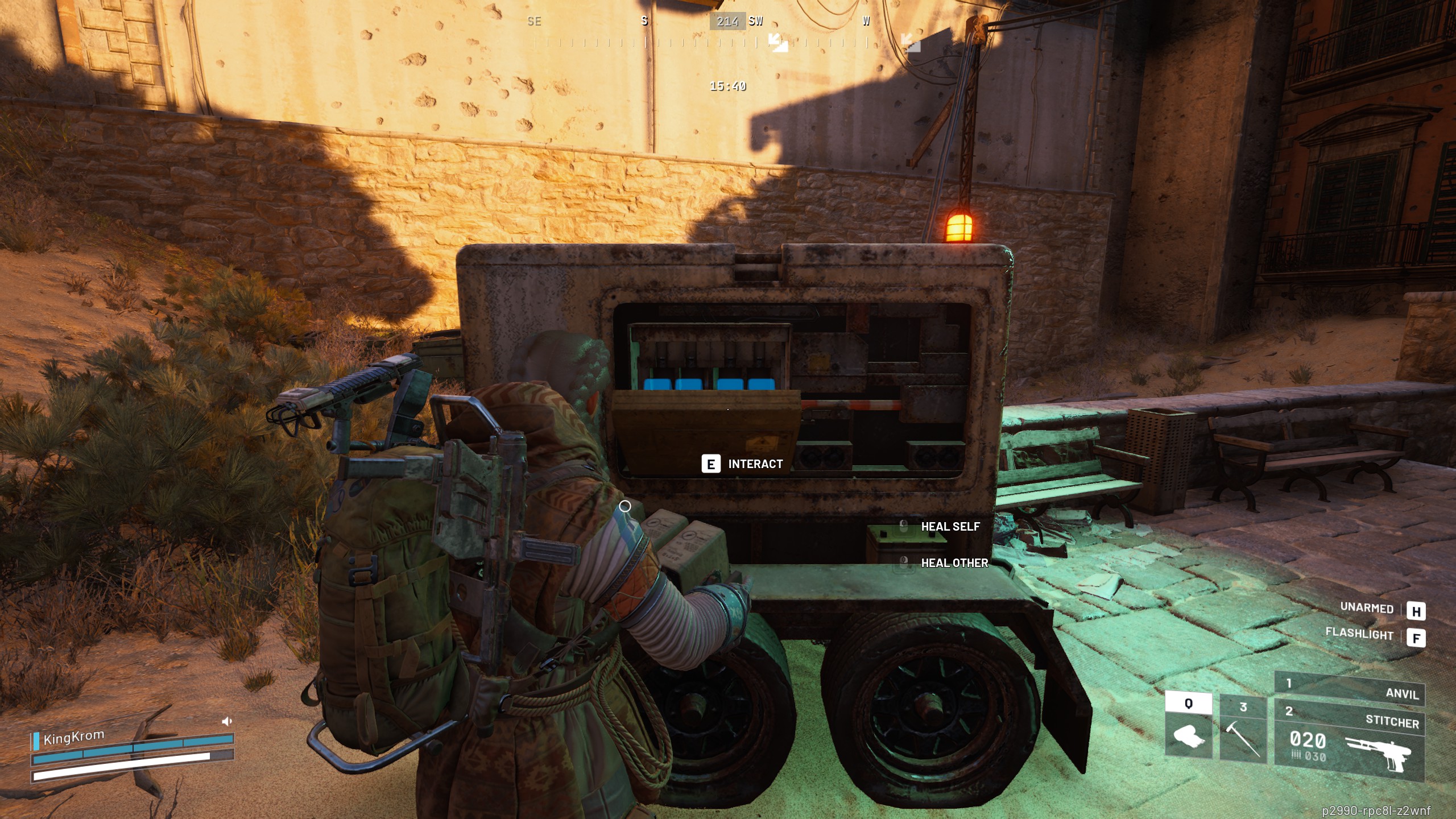Screen dimensions: 1456x819
Task: Click KingKrom's blue health bar
Action: tap(134, 749)
